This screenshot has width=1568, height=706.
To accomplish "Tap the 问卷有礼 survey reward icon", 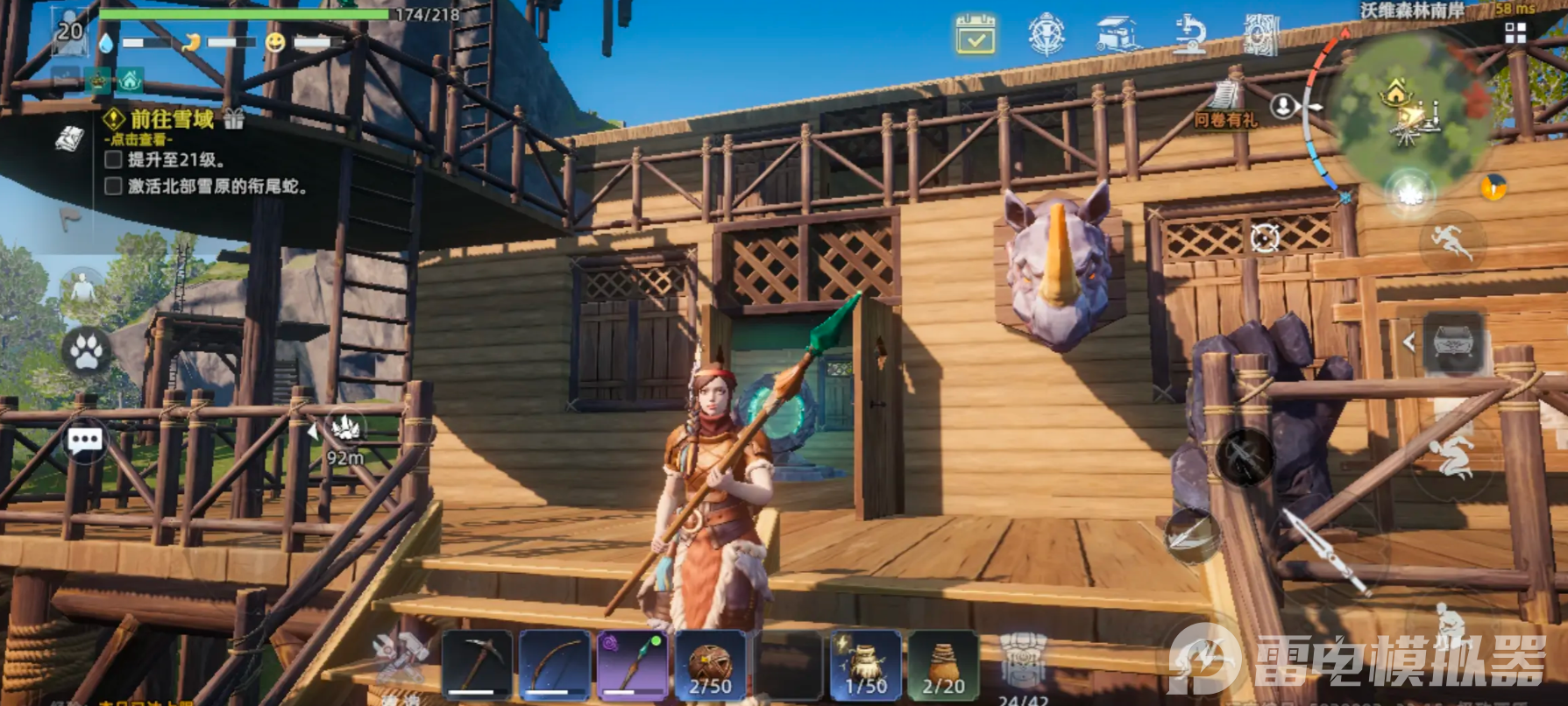I will 1225,105.
